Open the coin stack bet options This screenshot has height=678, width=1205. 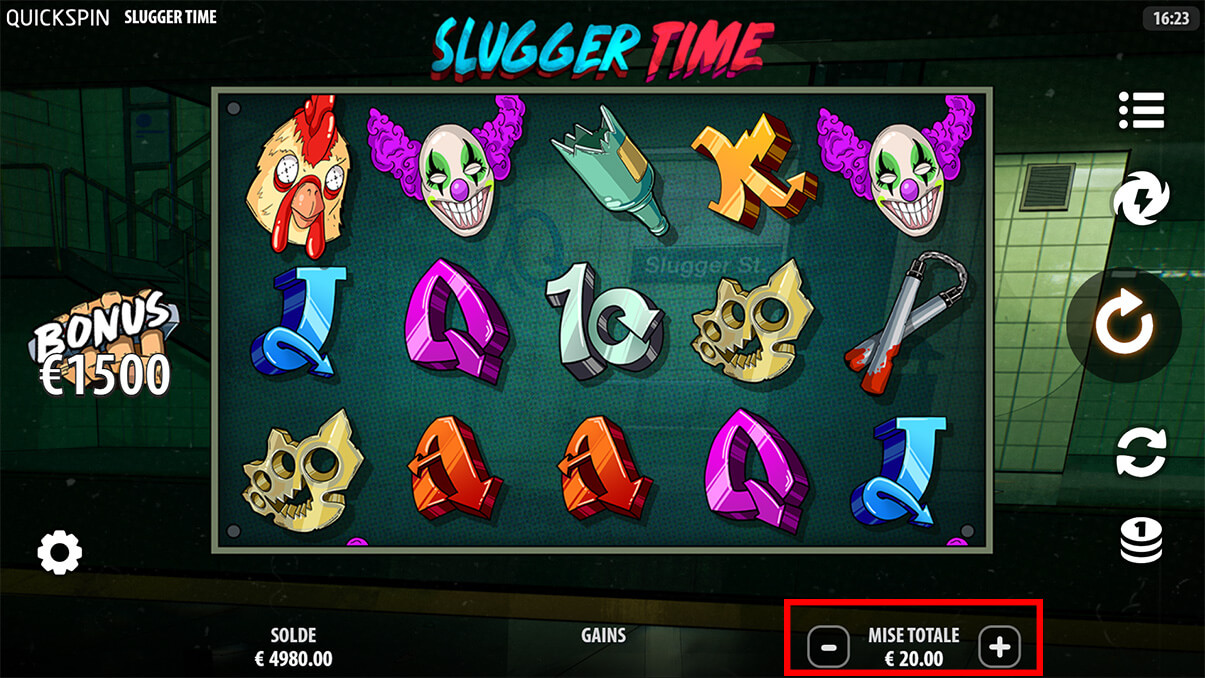(1141, 541)
